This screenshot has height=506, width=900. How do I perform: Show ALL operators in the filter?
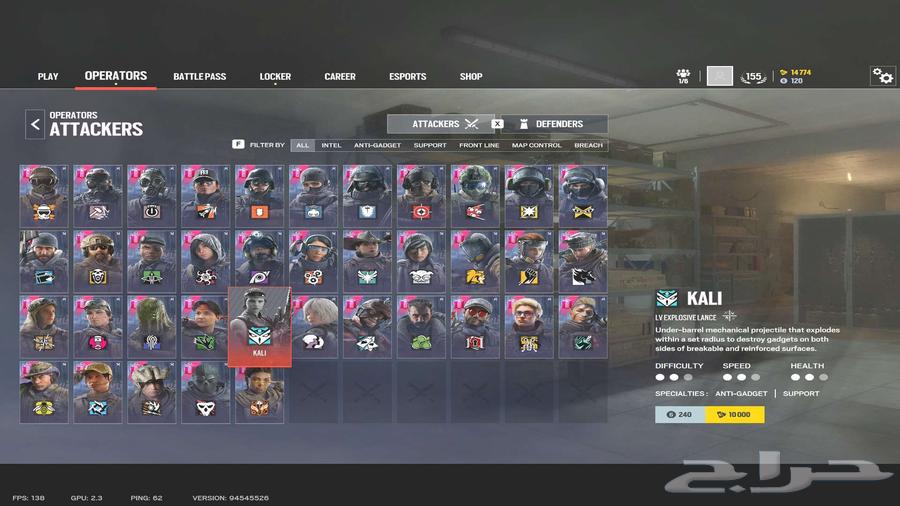click(303, 145)
